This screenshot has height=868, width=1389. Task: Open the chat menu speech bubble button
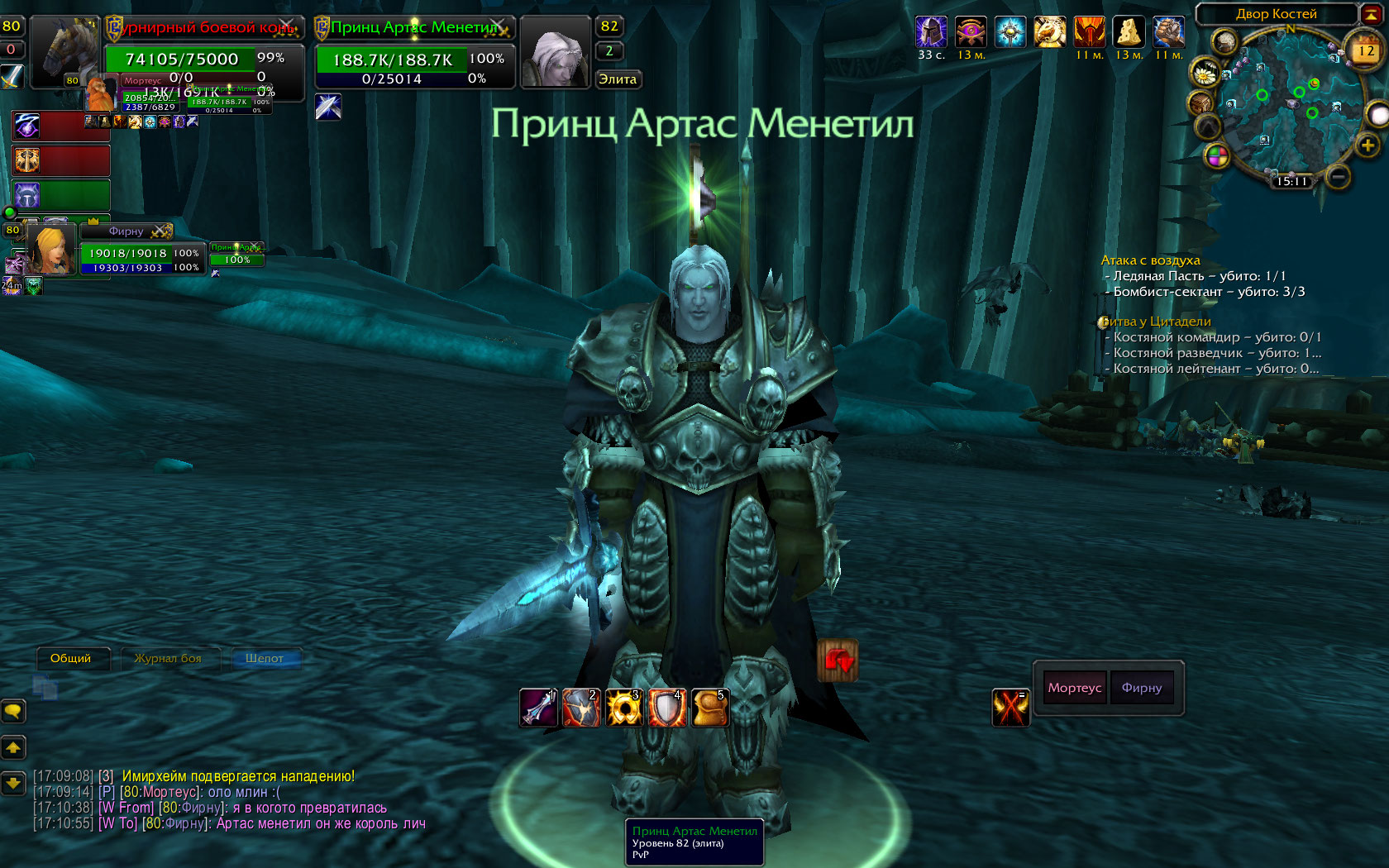point(13,711)
